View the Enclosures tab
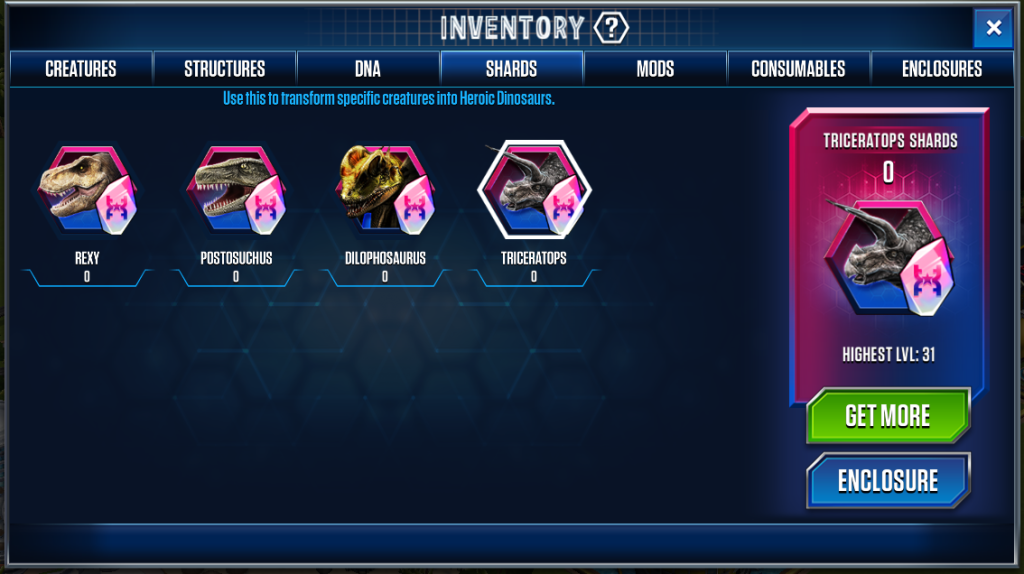Screen dimensions: 1024x574 pyautogui.click(x=942, y=69)
